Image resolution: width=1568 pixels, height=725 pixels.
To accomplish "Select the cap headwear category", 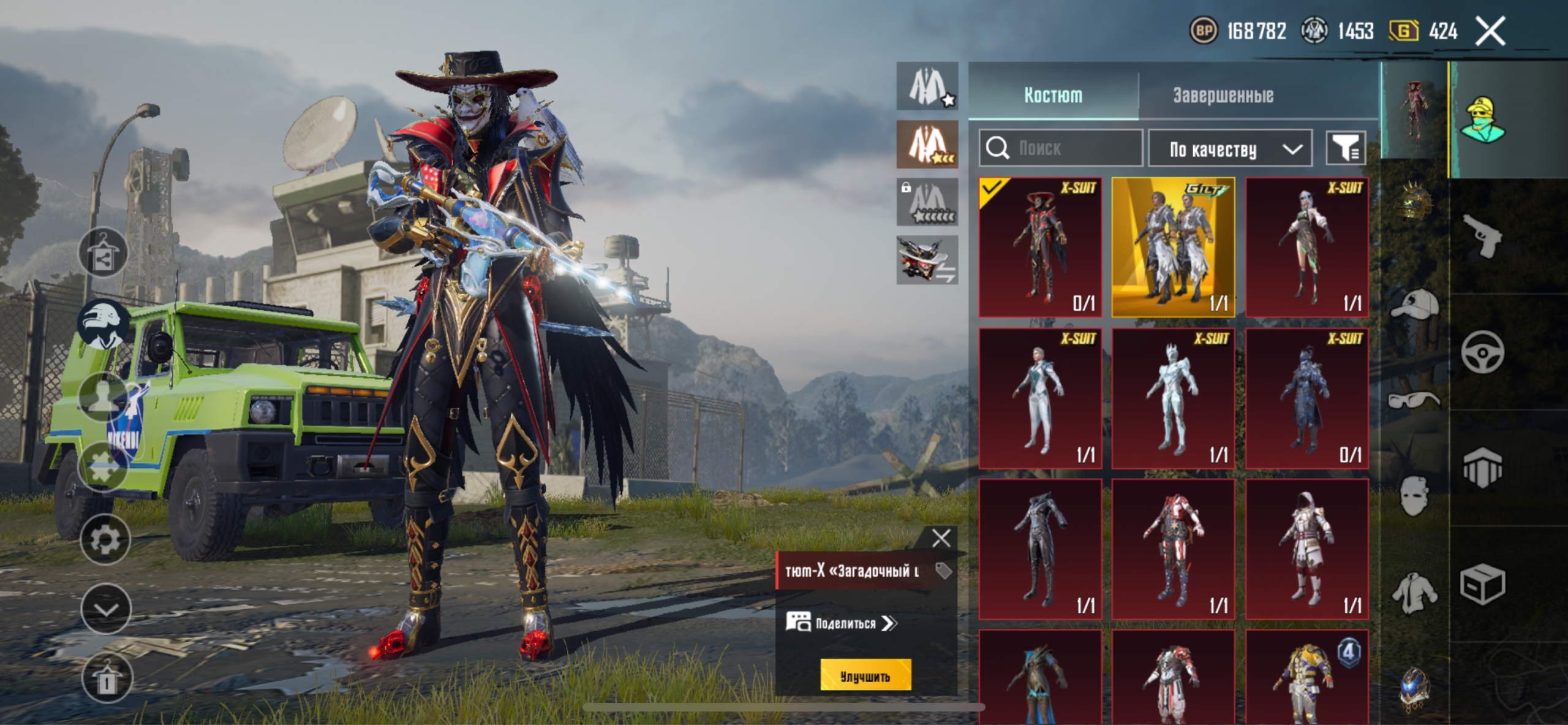I will [x=1414, y=305].
